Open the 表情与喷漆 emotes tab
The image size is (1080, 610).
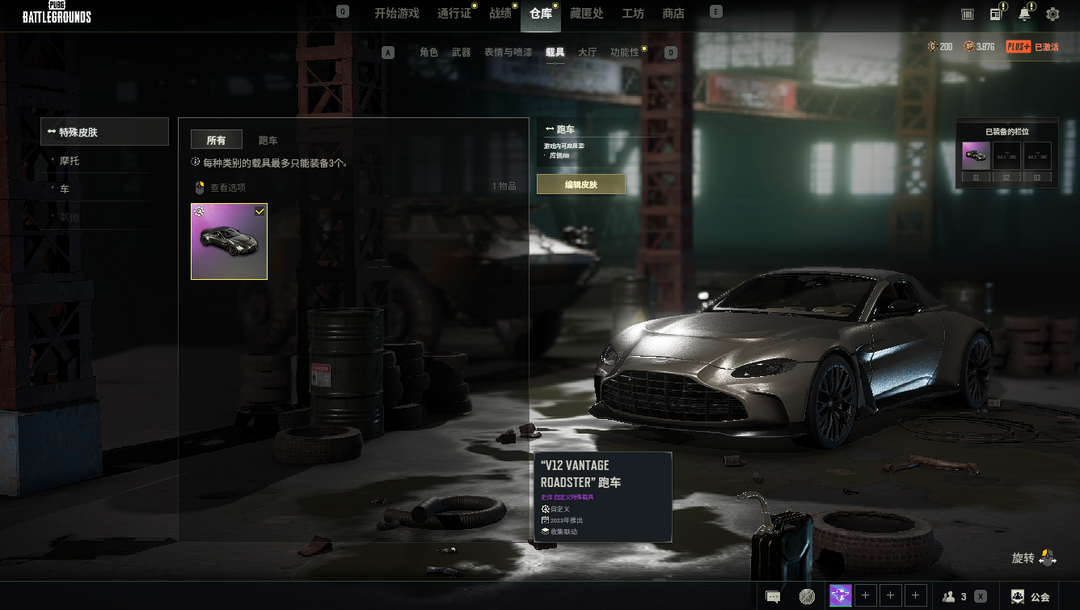coord(508,52)
